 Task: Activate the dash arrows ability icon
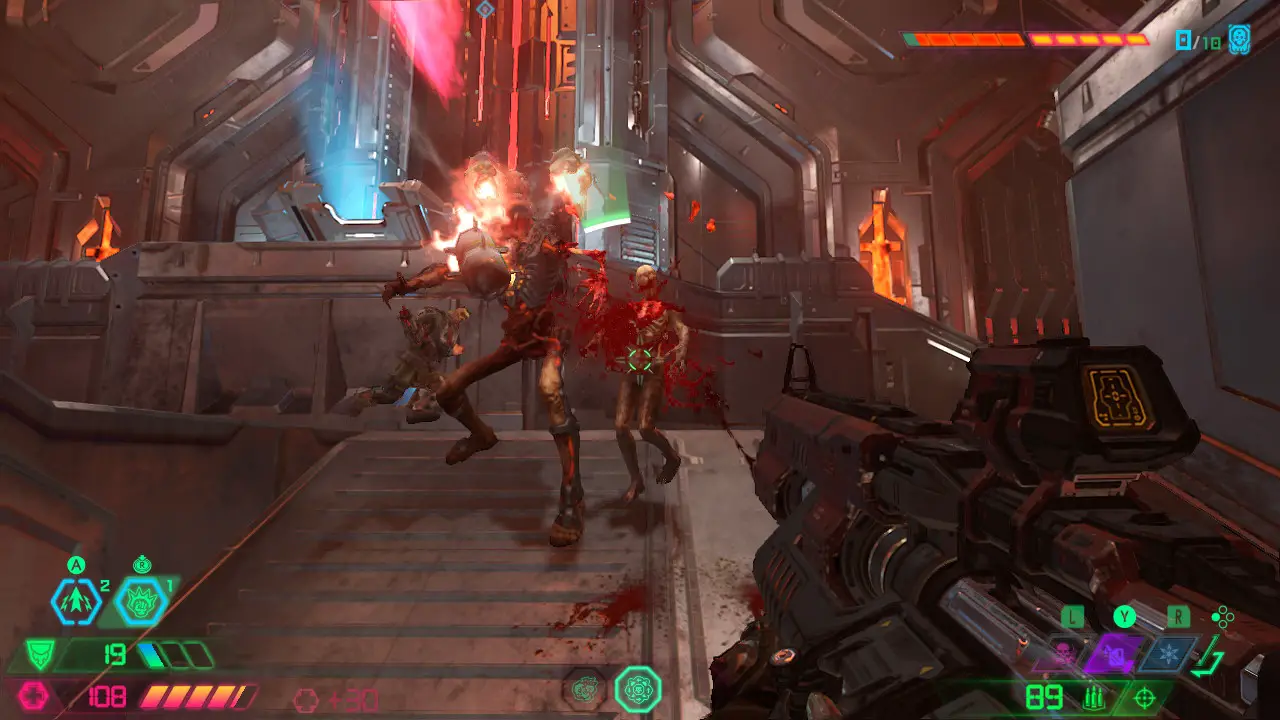pyautogui.click(x=77, y=601)
